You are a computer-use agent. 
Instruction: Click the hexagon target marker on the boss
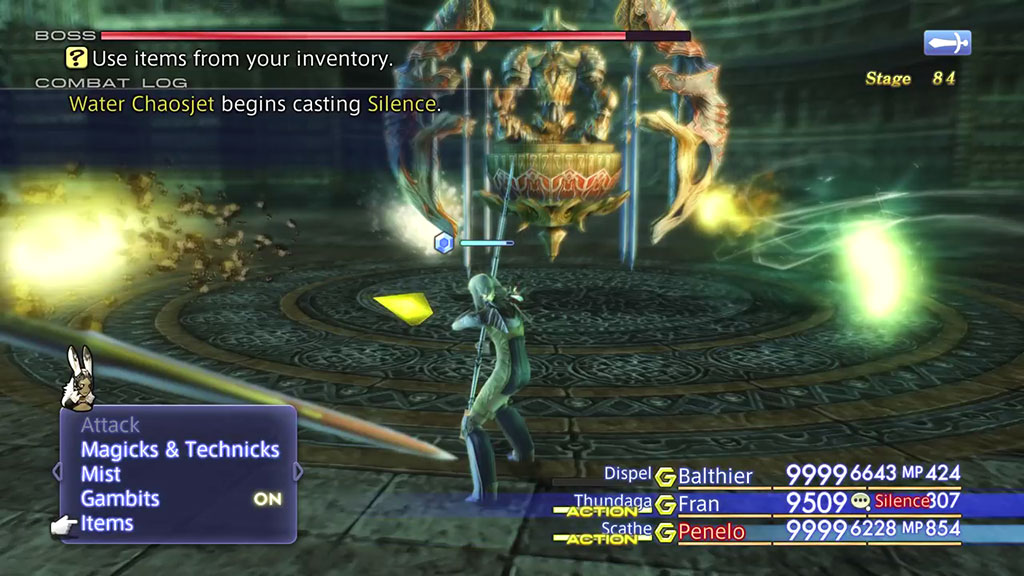pyautogui.click(x=444, y=242)
